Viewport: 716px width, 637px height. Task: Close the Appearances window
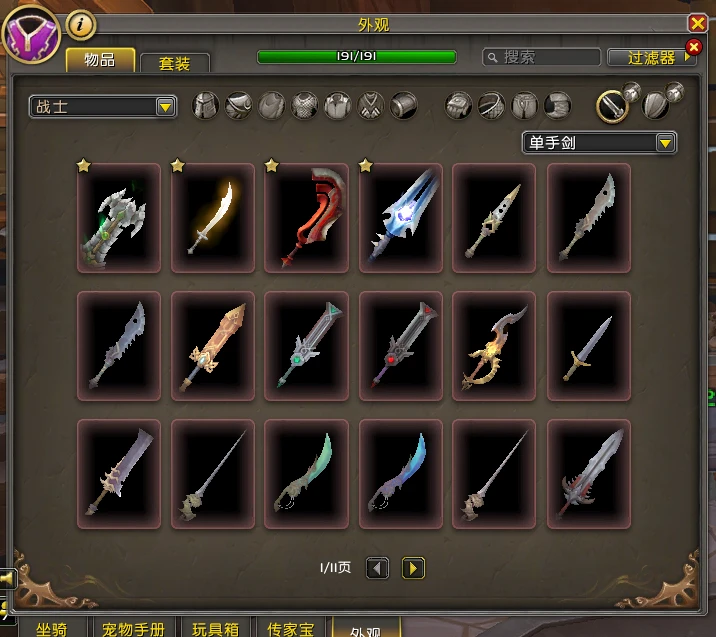tap(697, 23)
